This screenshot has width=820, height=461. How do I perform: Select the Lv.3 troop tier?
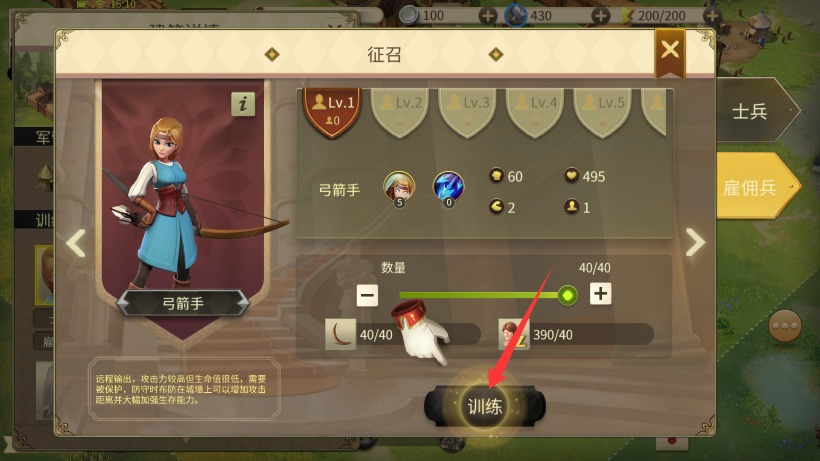(x=468, y=108)
